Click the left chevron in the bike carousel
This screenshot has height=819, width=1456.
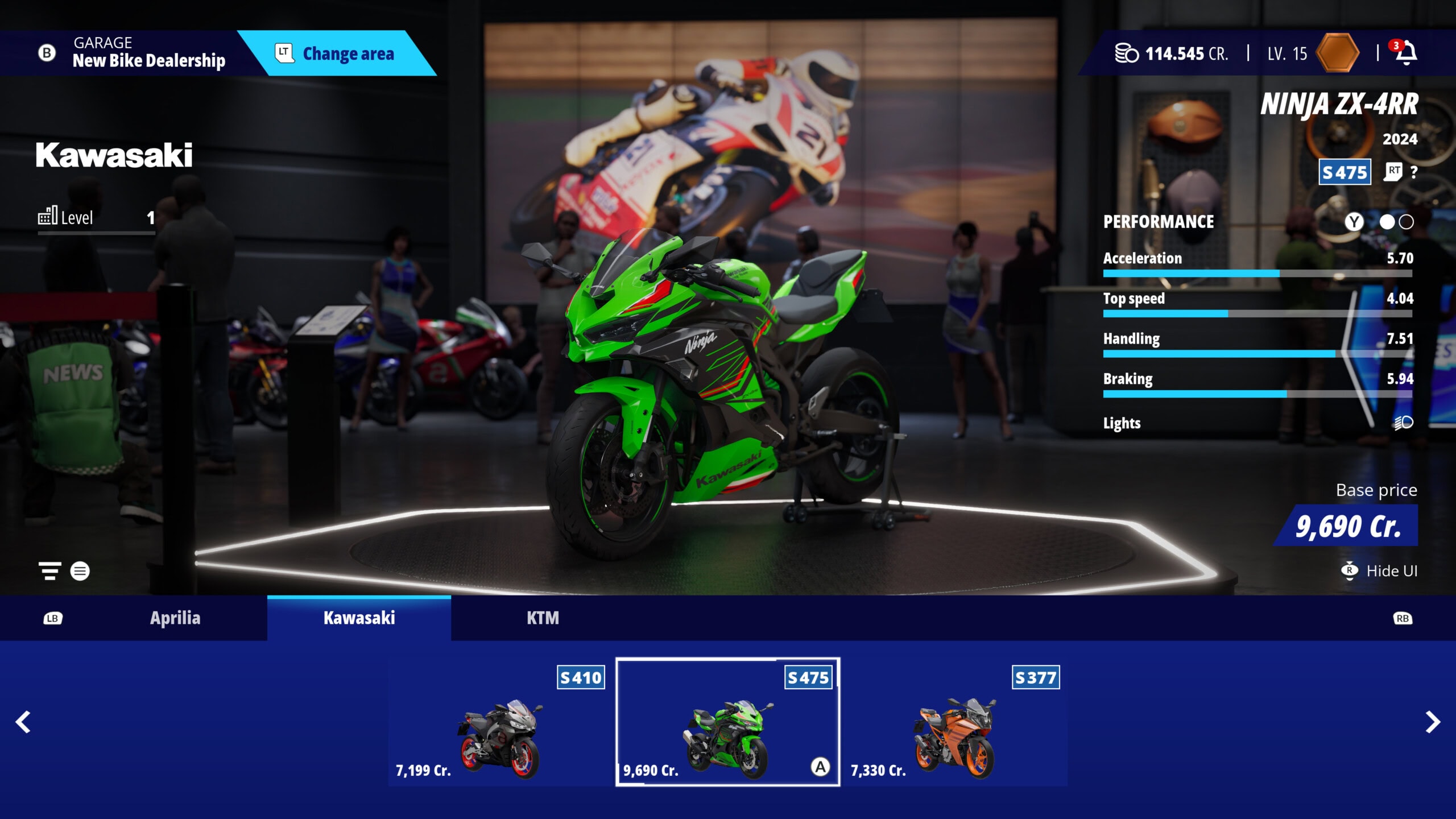tap(23, 721)
